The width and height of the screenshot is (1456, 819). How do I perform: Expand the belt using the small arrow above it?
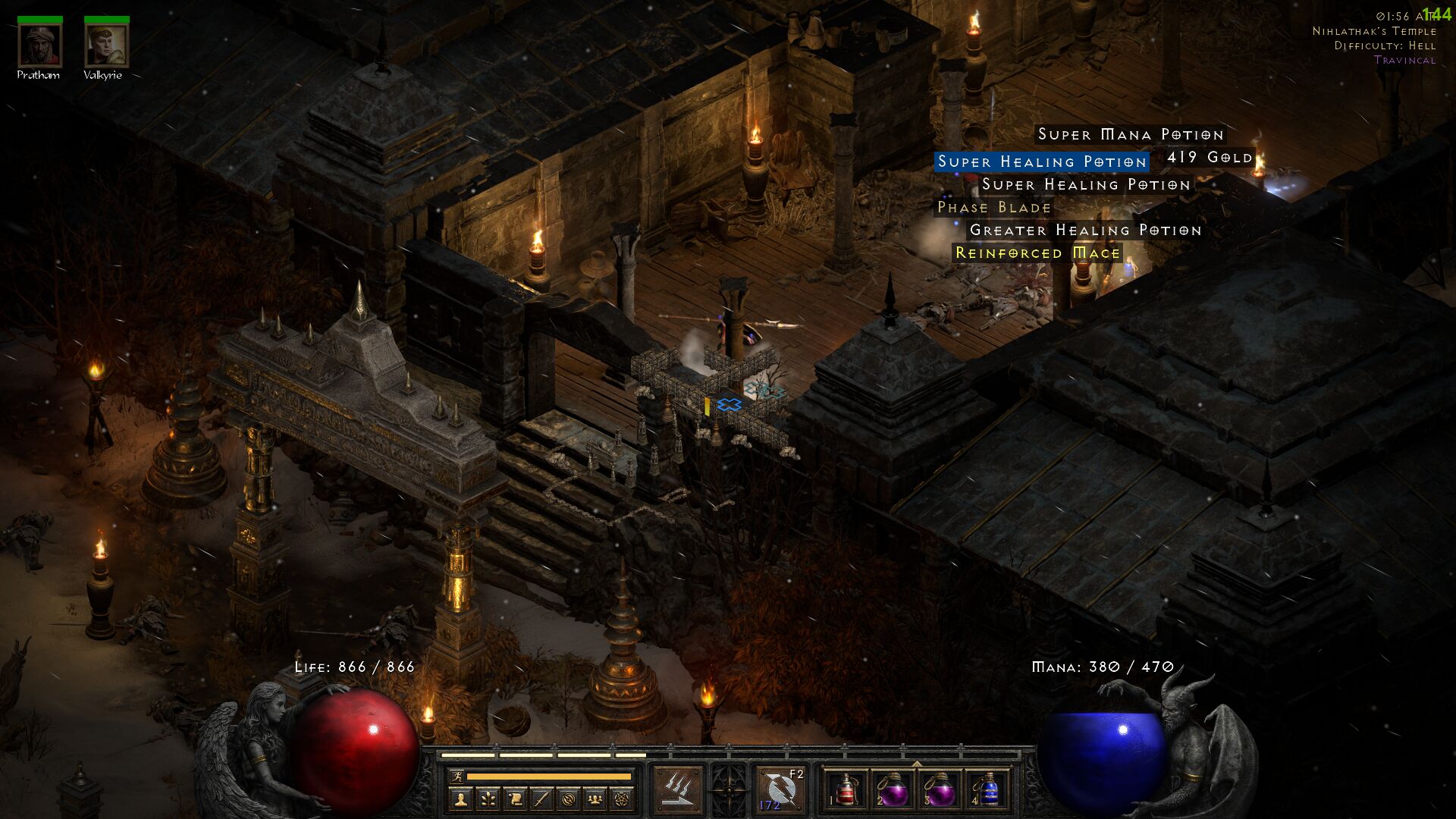(x=917, y=763)
